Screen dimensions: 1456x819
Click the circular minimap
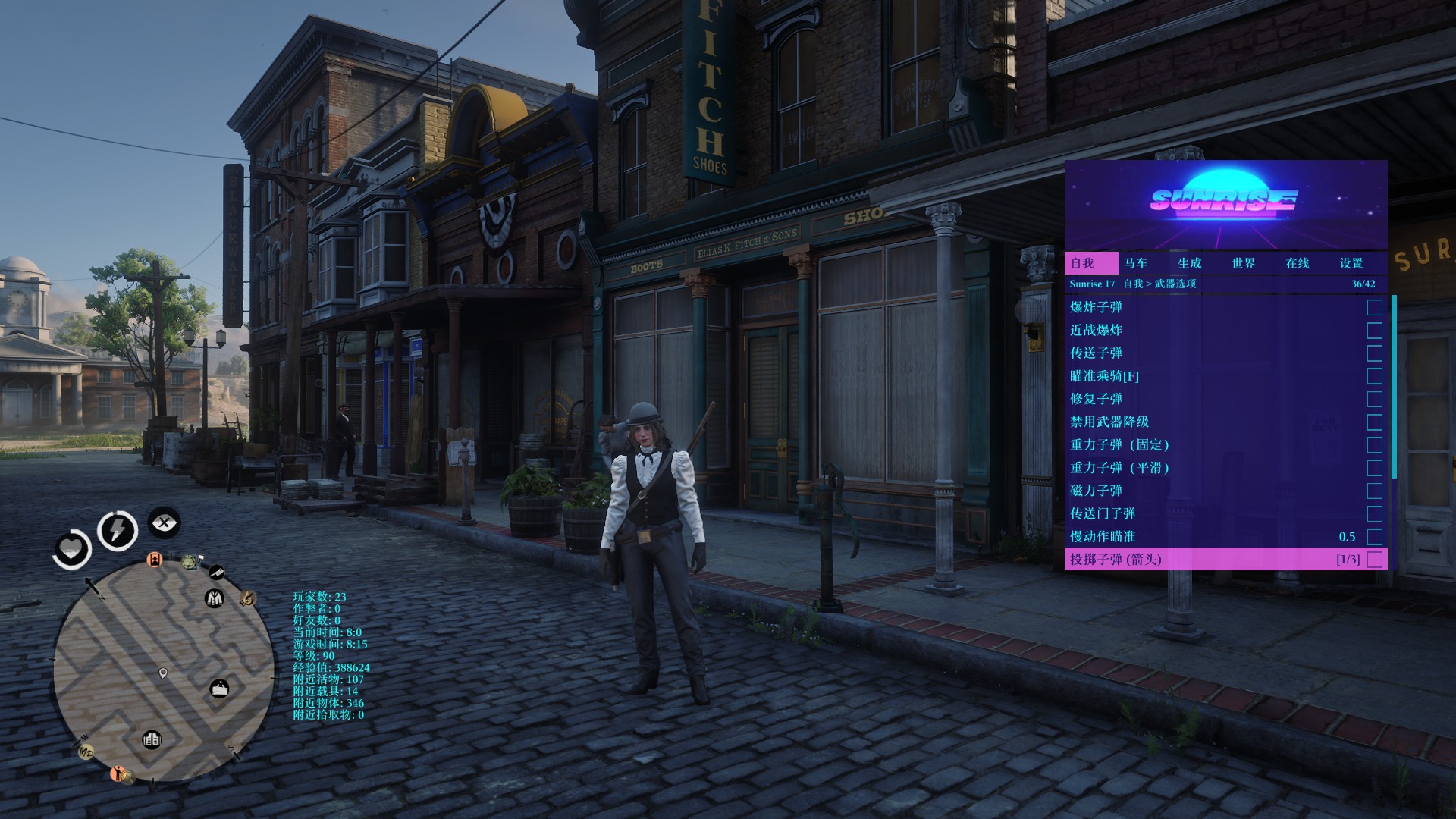pyautogui.click(x=164, y=672)
